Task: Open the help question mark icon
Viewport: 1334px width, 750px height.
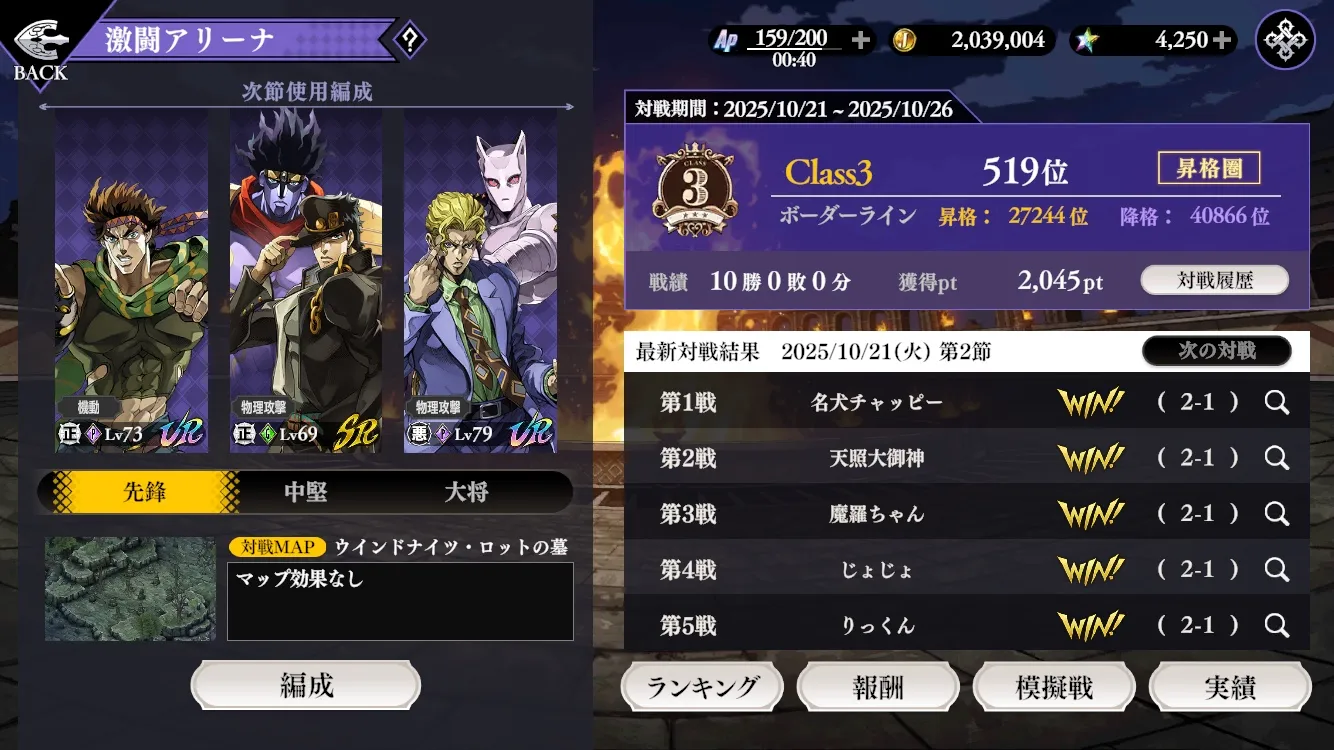Action: coord(409,41)
